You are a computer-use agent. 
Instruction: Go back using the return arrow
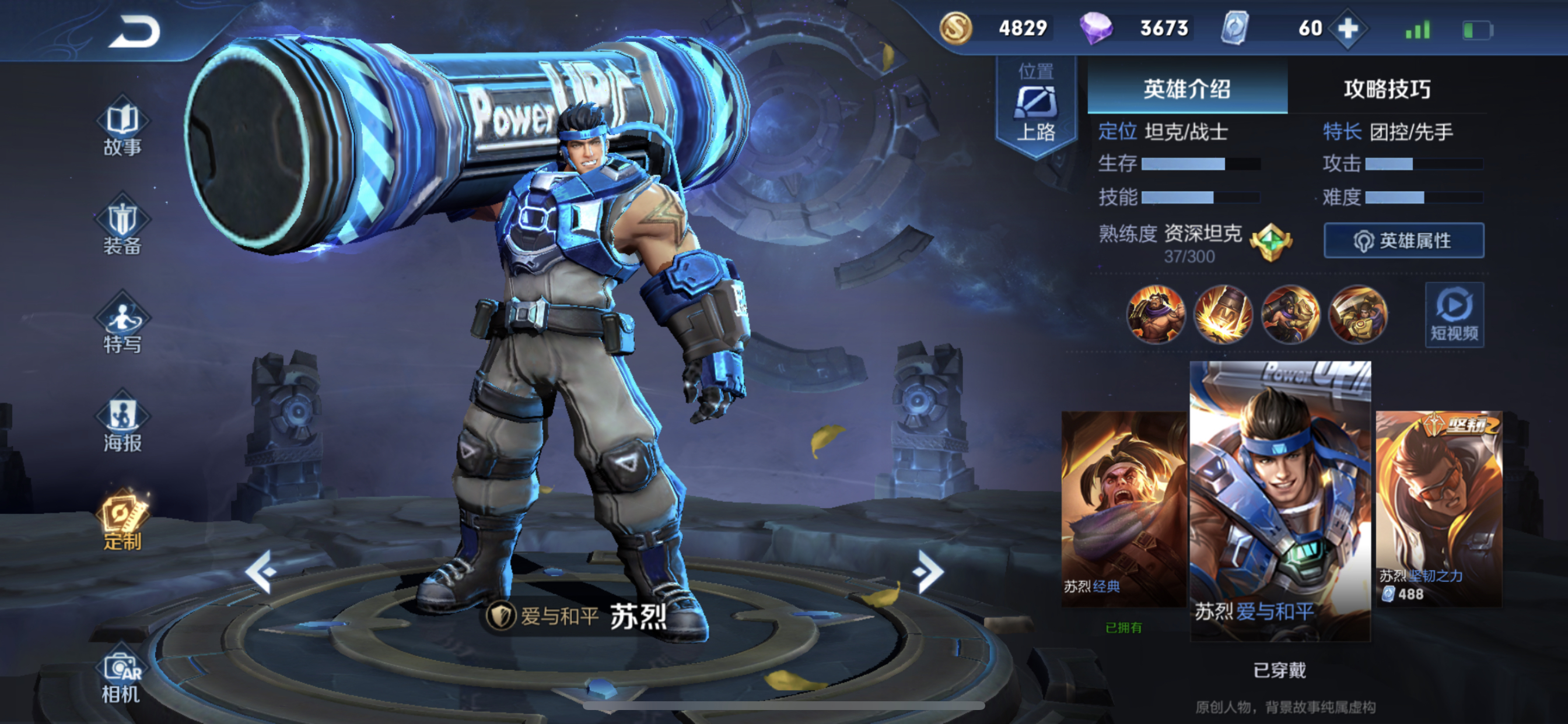click(134, 31)
